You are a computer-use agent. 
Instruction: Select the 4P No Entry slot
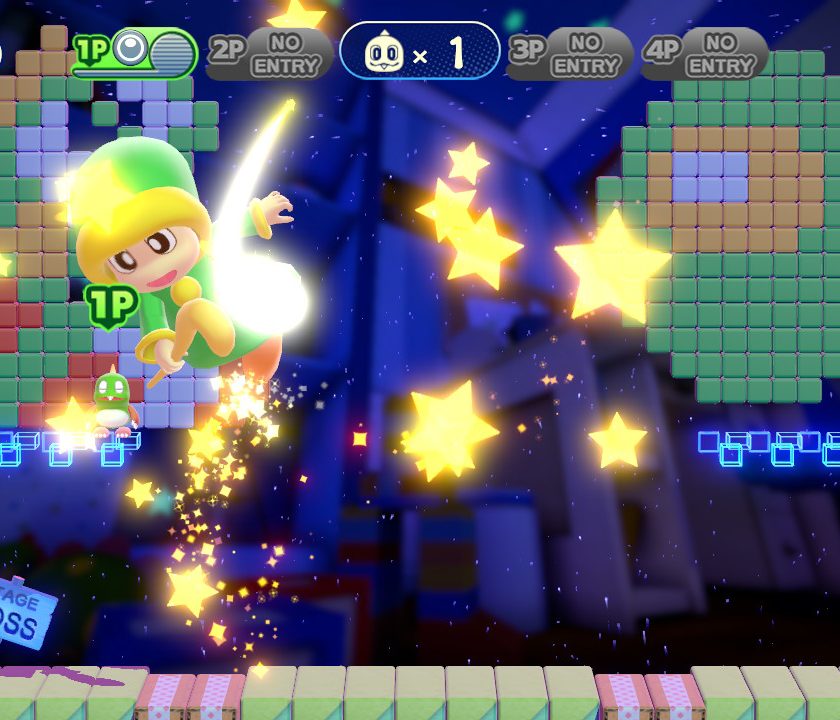click(x=704, y=52)
